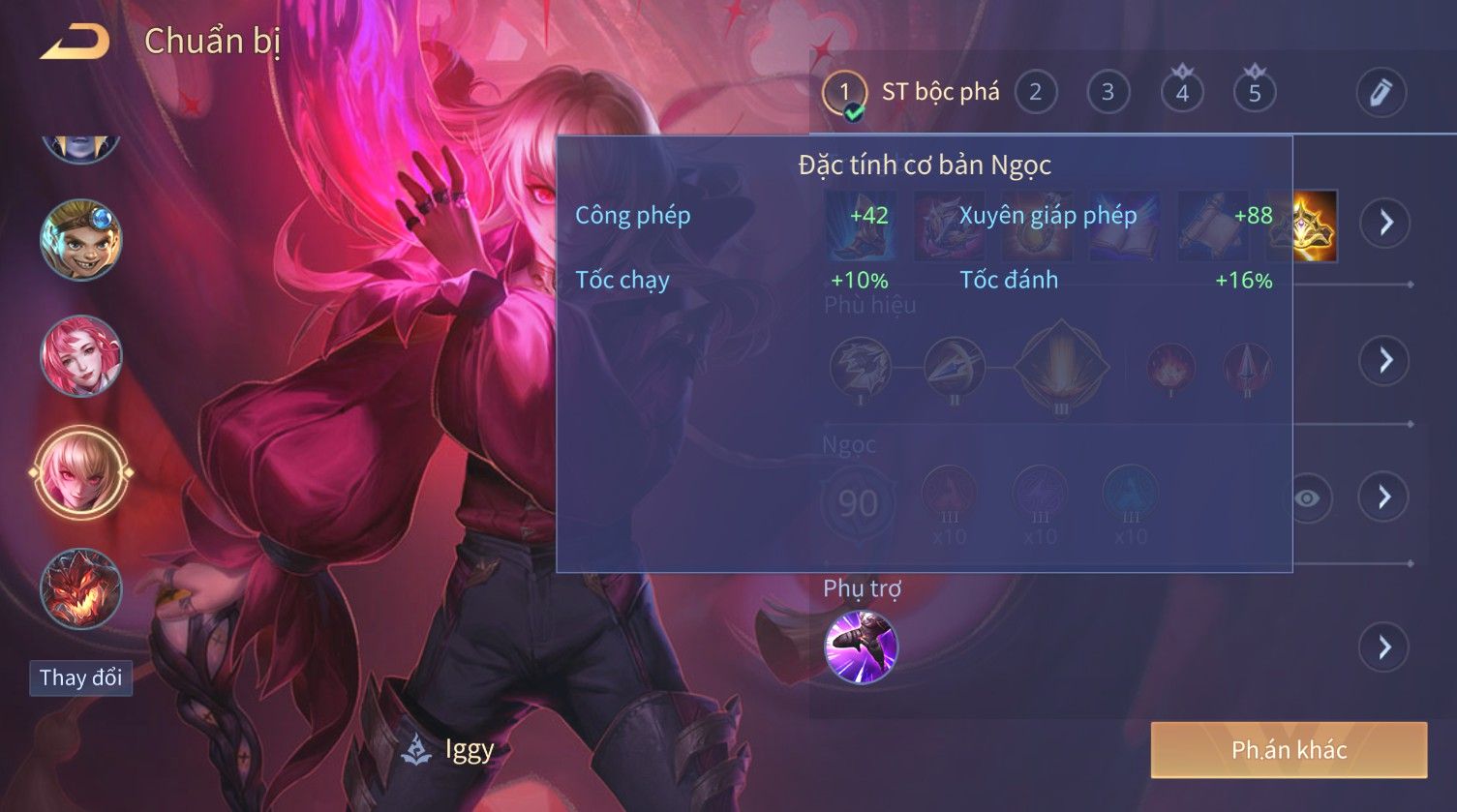Edit the preset name with pencil icon

[1380, 93]
